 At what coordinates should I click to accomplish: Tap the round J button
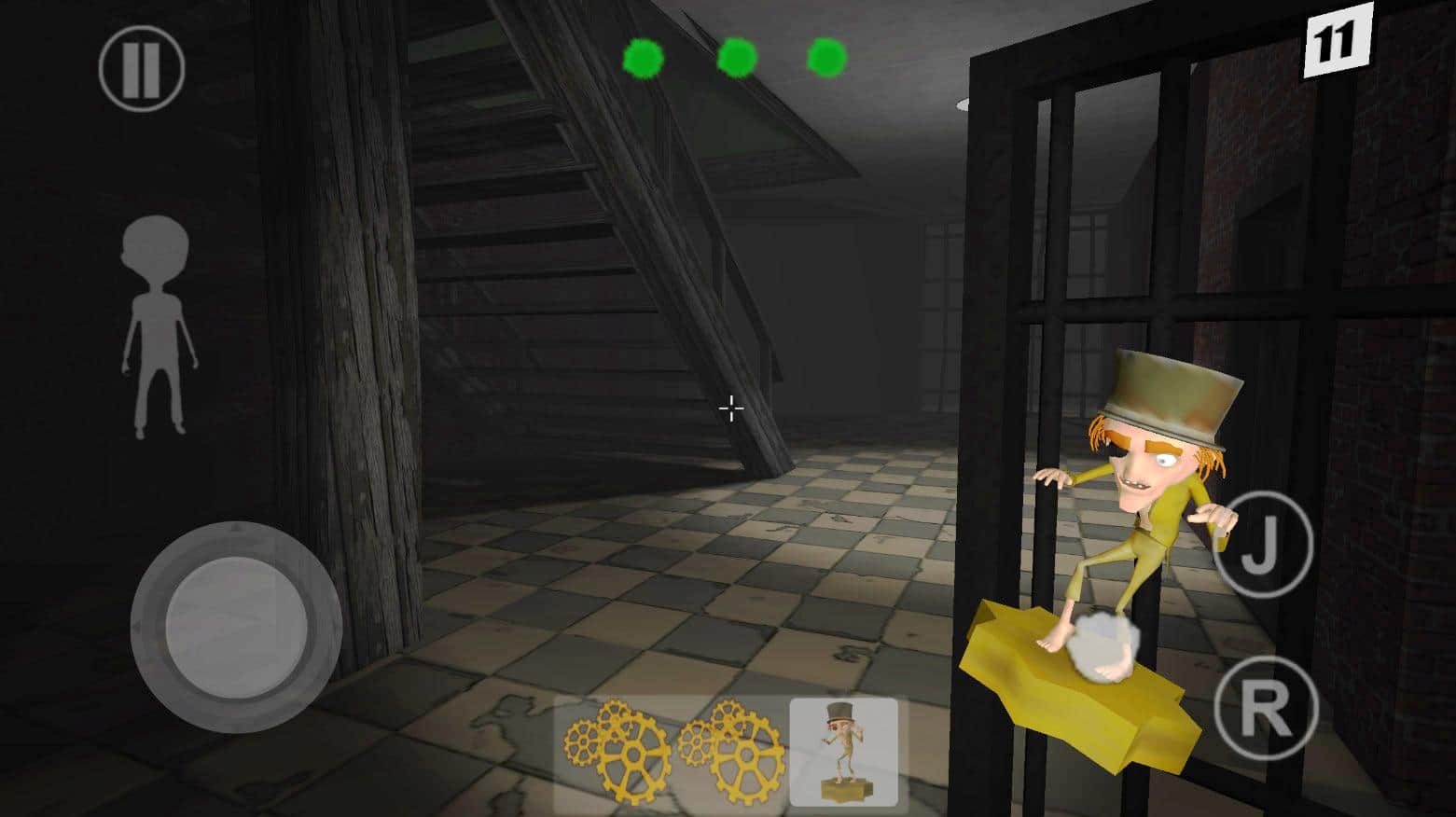[1262, 546]
